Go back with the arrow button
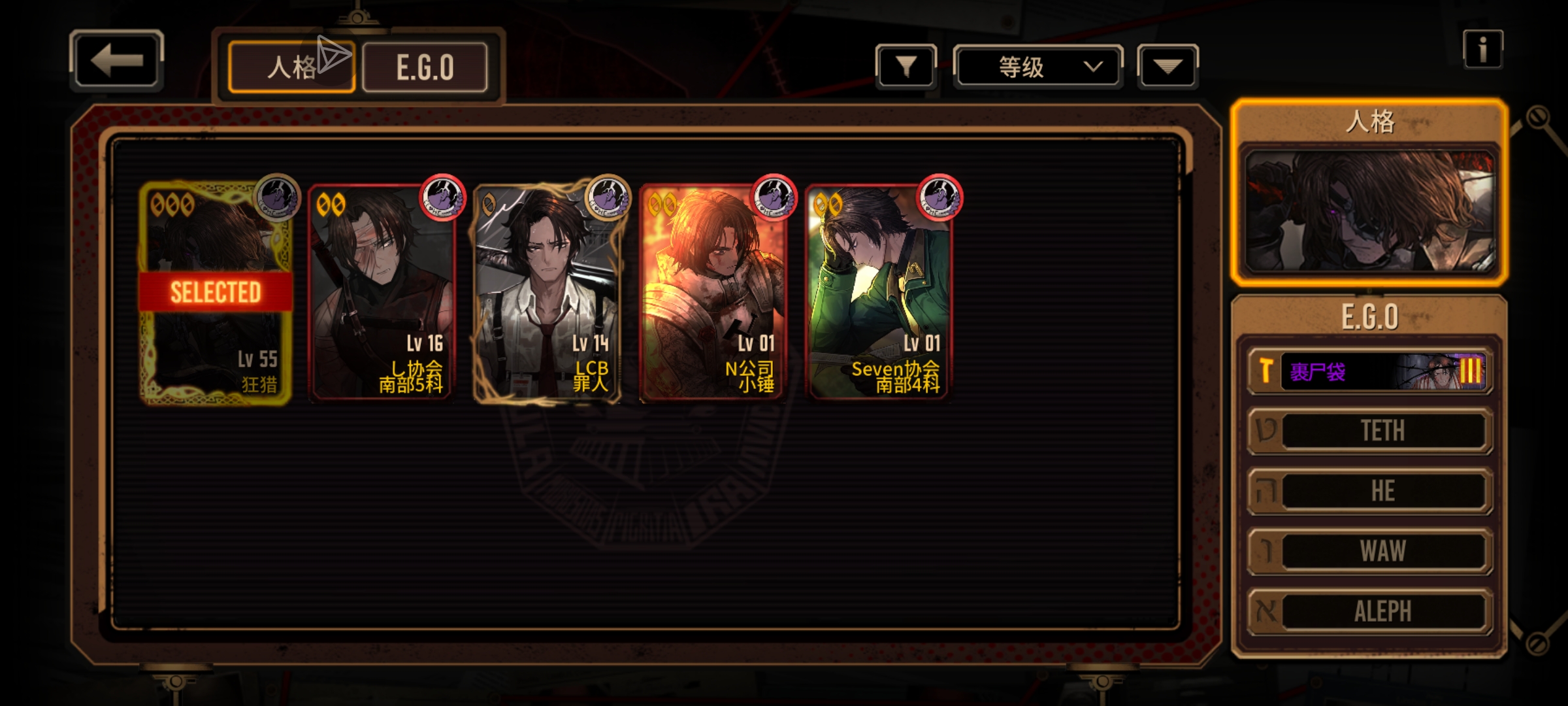 click(x=116, y=60)
